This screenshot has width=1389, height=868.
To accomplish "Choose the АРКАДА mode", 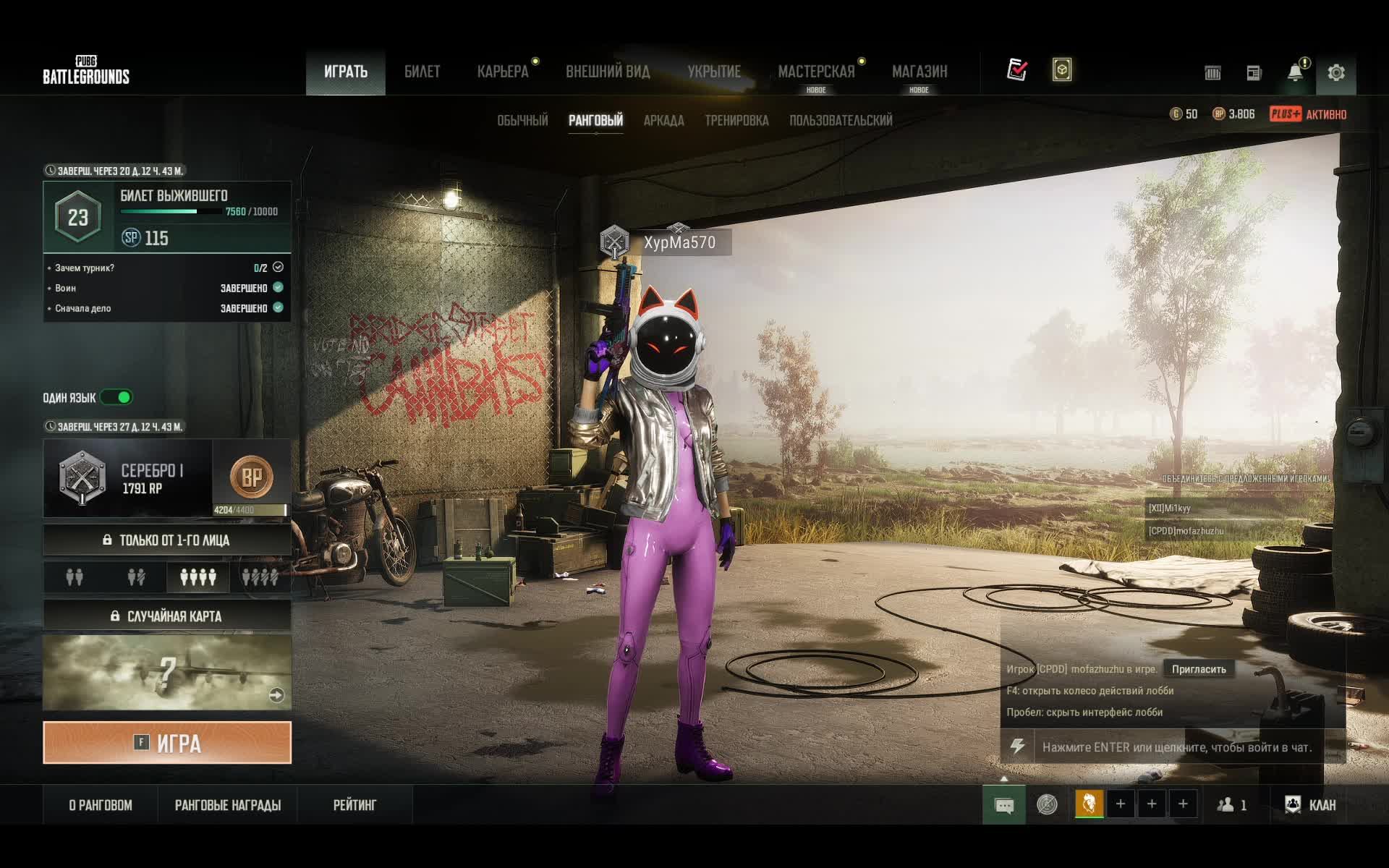I will (663, 120).
